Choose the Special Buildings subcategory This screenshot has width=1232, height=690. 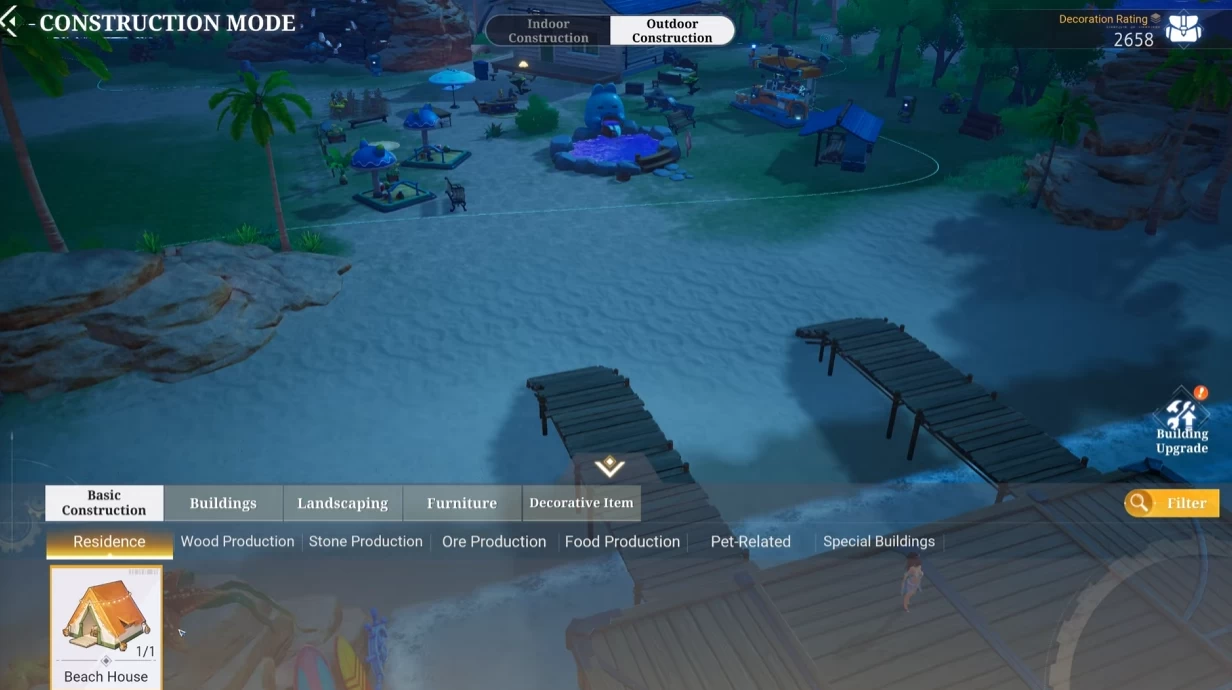point(879,542)
